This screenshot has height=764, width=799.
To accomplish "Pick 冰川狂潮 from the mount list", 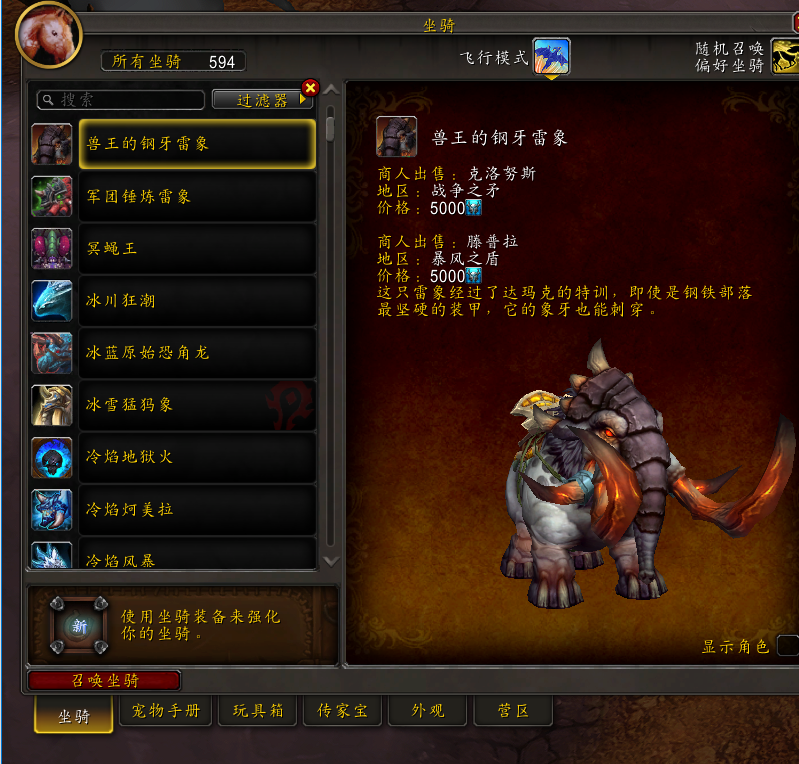I will tap(196, 300).
